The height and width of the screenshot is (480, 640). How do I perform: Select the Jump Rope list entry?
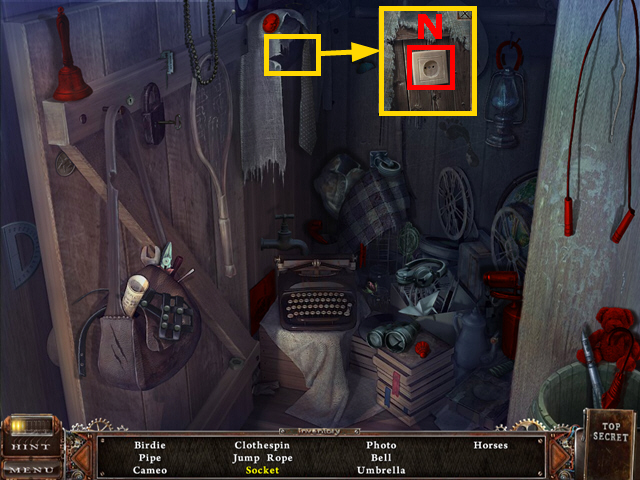point(262,457)
